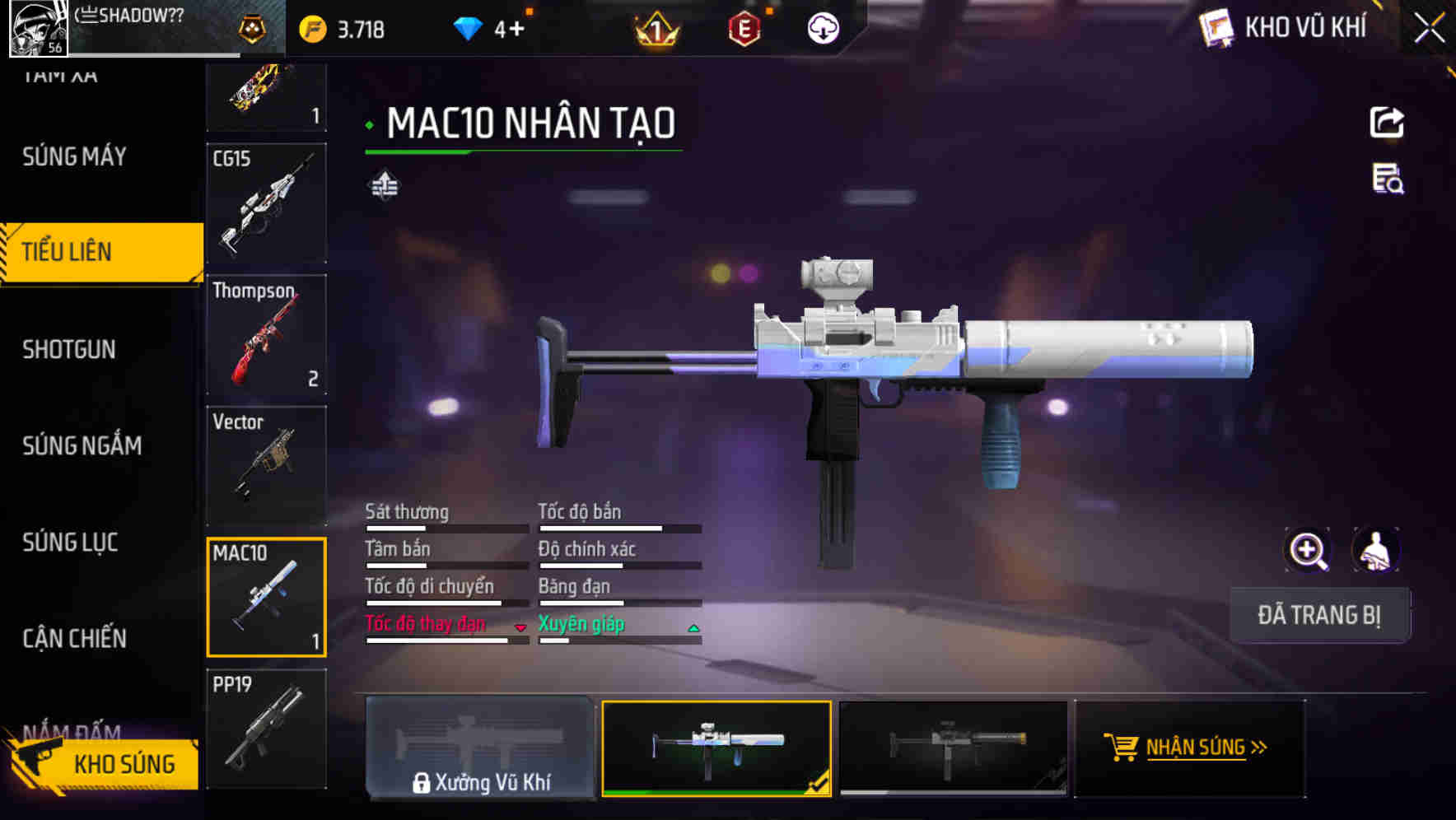This screenshot has height=820, width=1456.
Task: Choose the Vector weapon slot
Action: coord(266,465)
